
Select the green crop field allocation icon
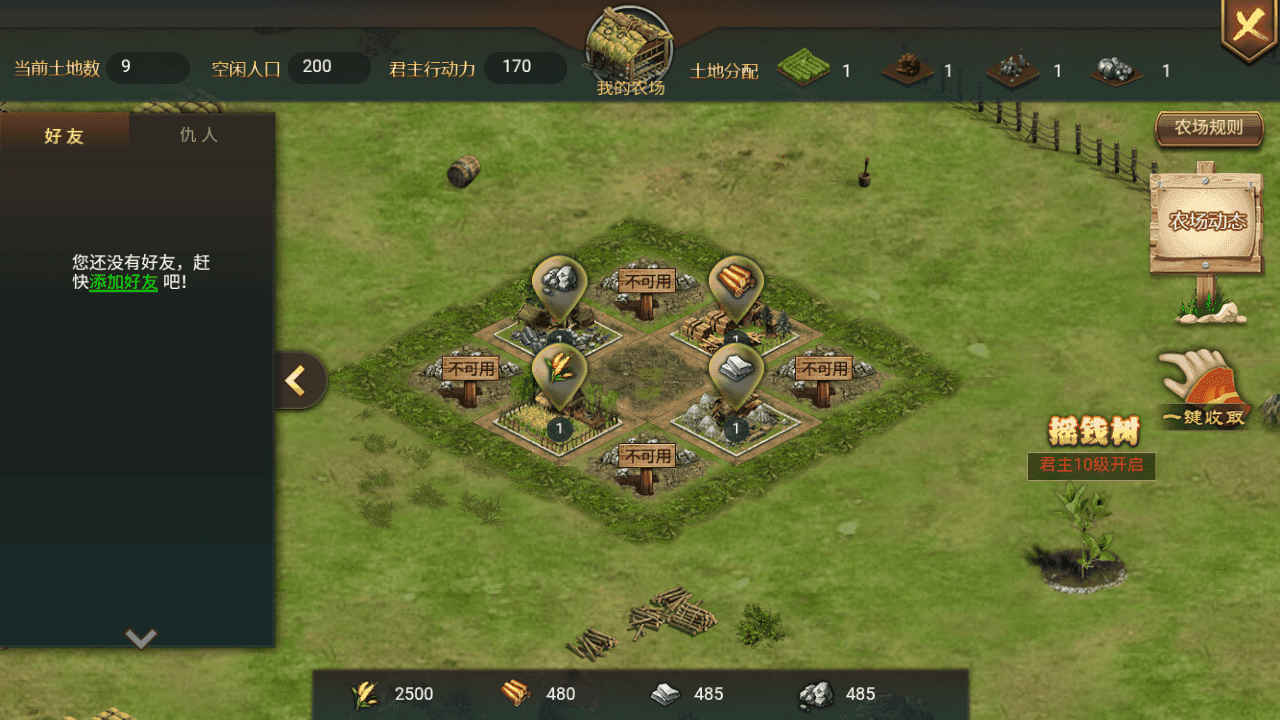(x=804, y=69)
